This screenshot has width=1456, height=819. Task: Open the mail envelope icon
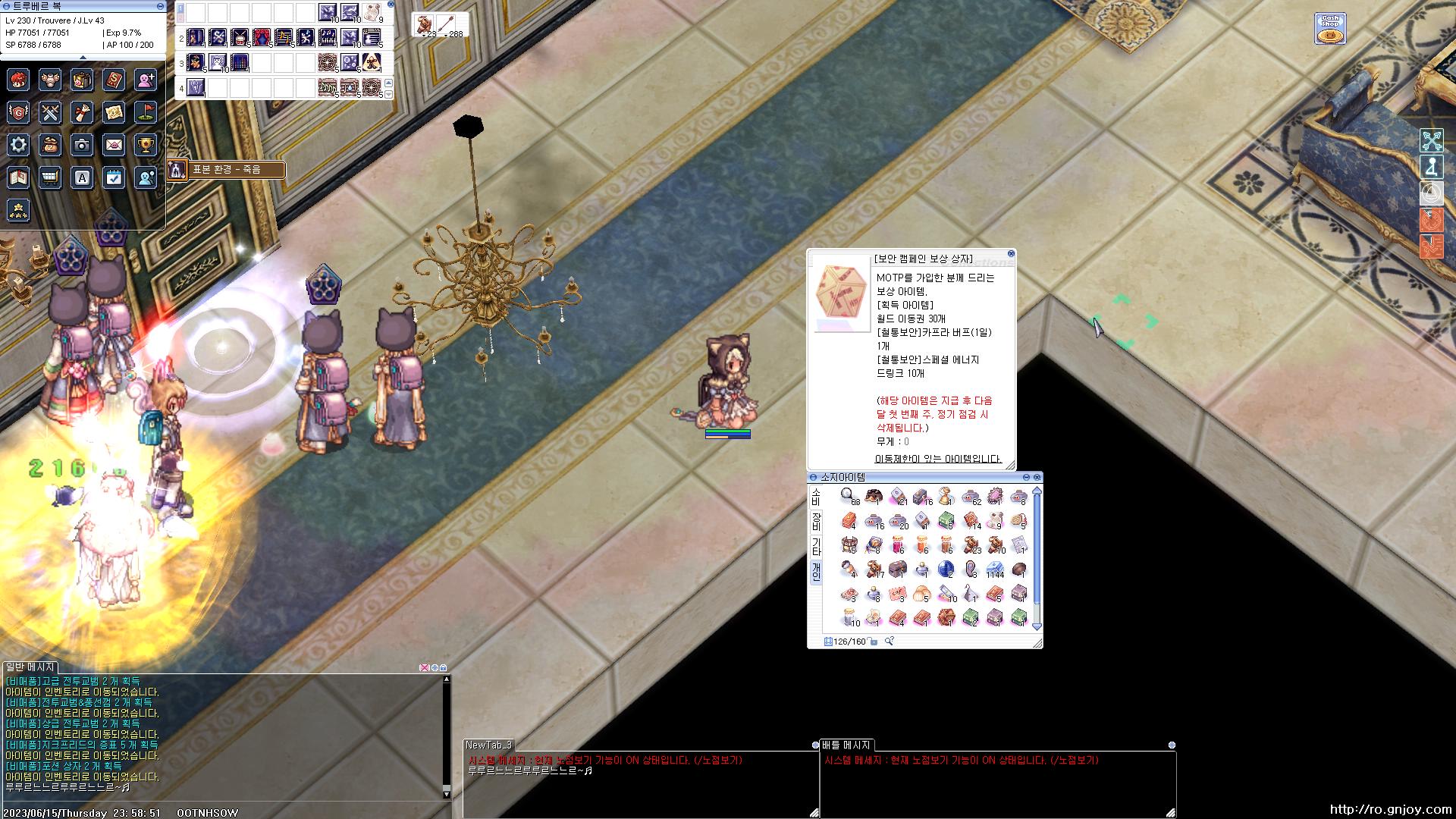[x=114, y=145]
